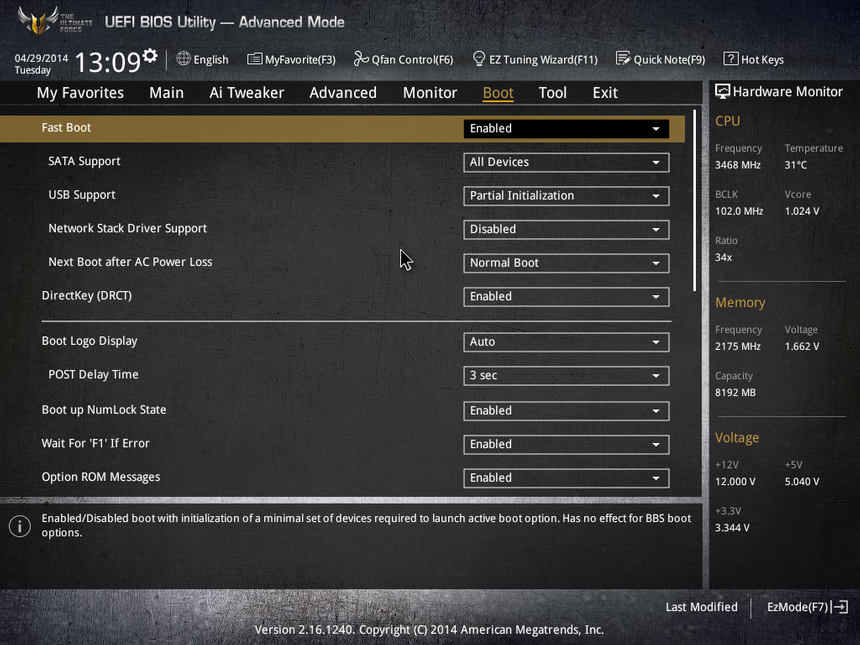Switch to the Ai Tweaker tab
The image size is (860, 645).
pos(246,93)
